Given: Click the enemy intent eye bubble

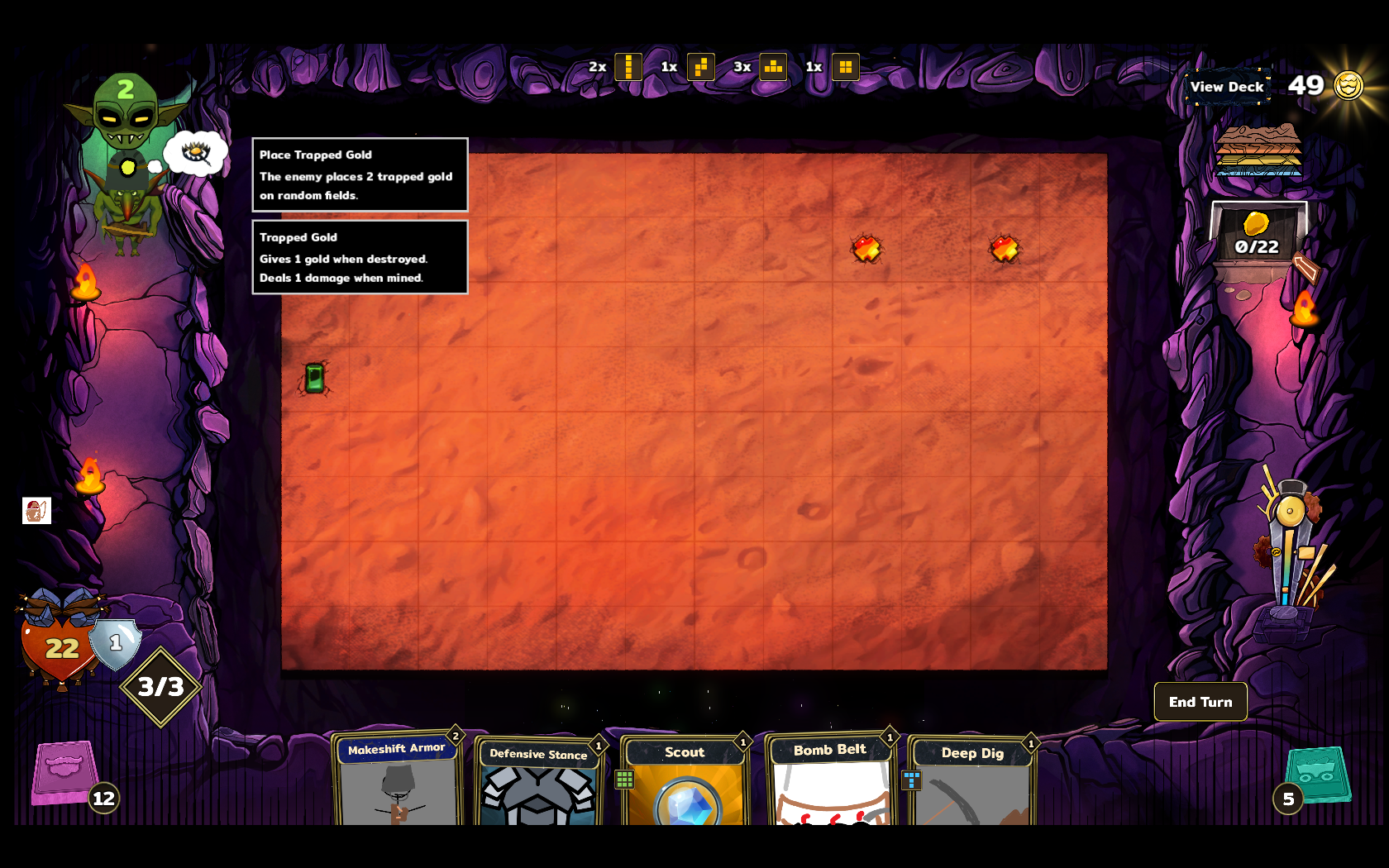Looking at the screenshot, I should pos(196,153).
